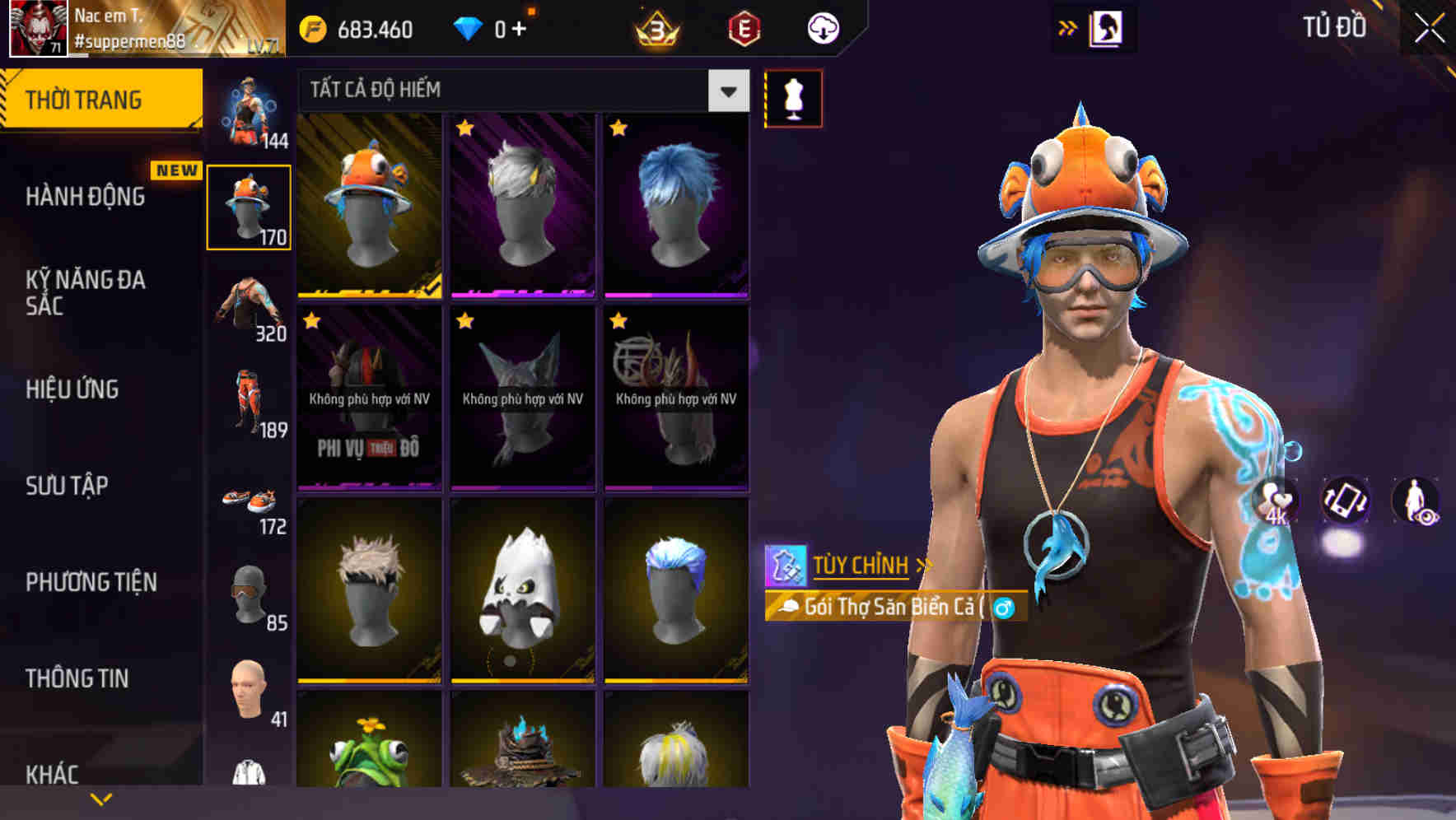This screenshot has width=1456, height=820.
Task: Click the rotate device icon near the character
Action: click(1344, 502)
